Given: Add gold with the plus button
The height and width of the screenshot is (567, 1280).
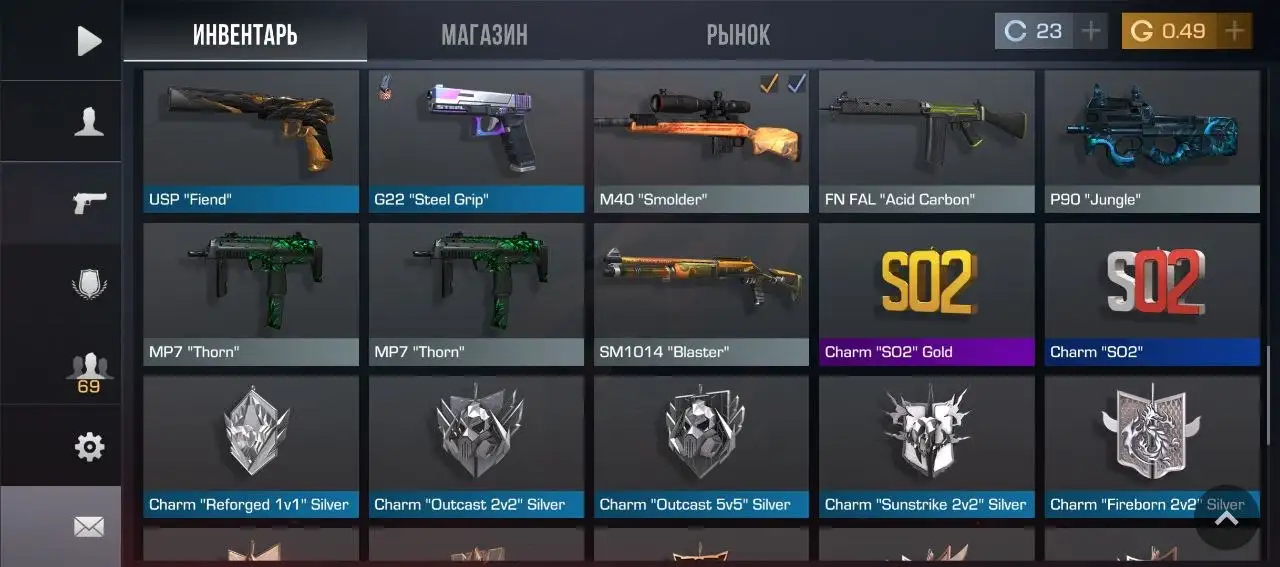Looking at the screenshot, I should tap(1235, 31).
